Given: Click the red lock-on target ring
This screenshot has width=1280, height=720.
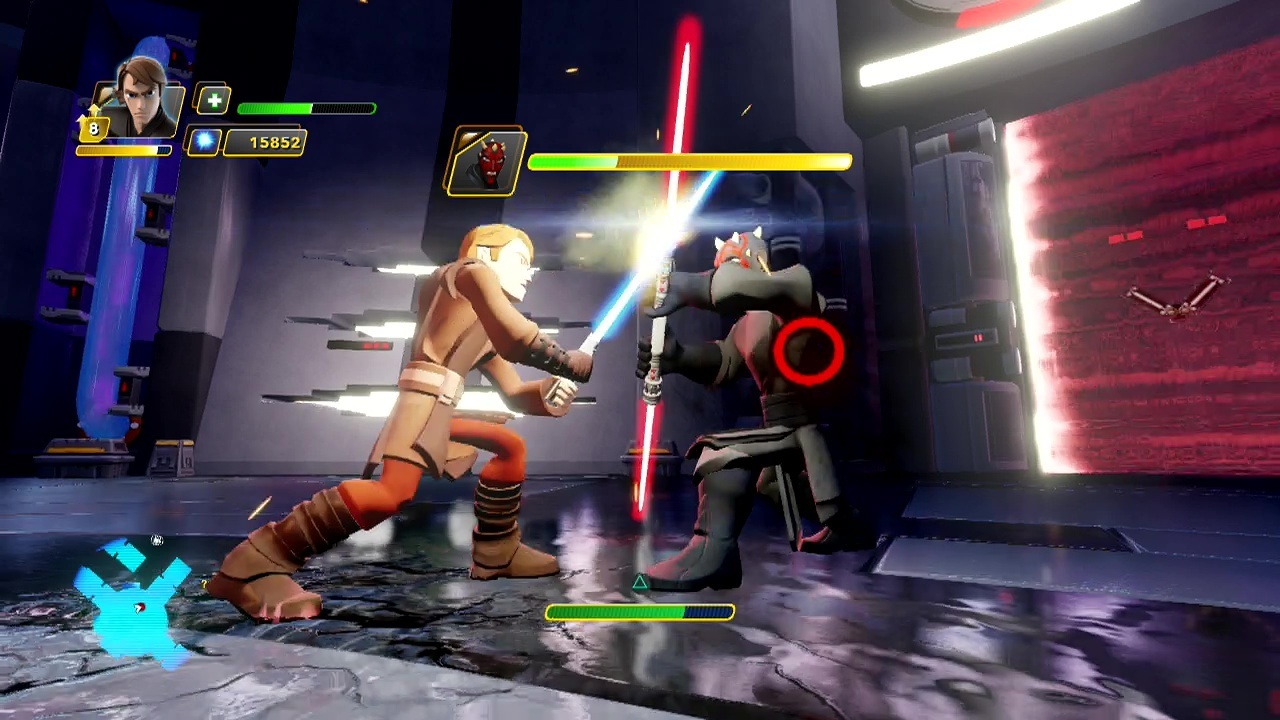Looking at the screenshot, I should click(x=808, y=351).
